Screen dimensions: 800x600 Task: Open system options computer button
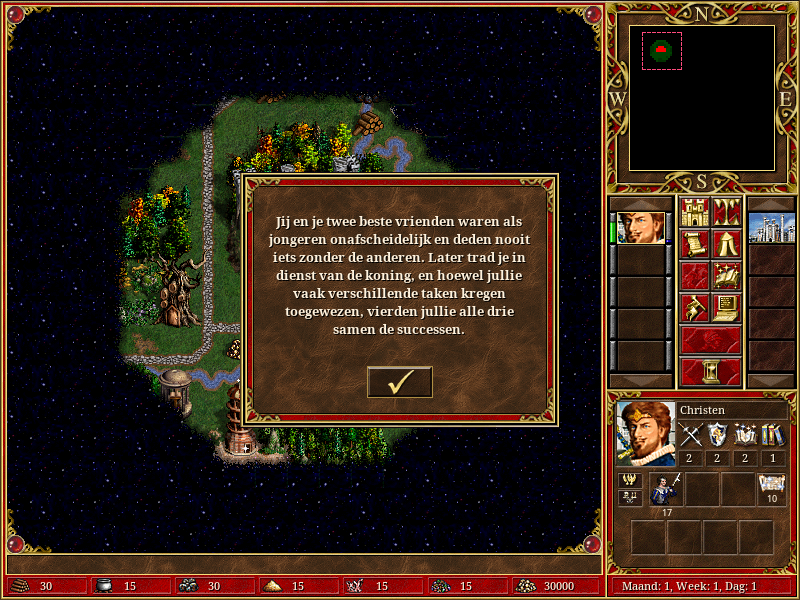pos(726,308)
